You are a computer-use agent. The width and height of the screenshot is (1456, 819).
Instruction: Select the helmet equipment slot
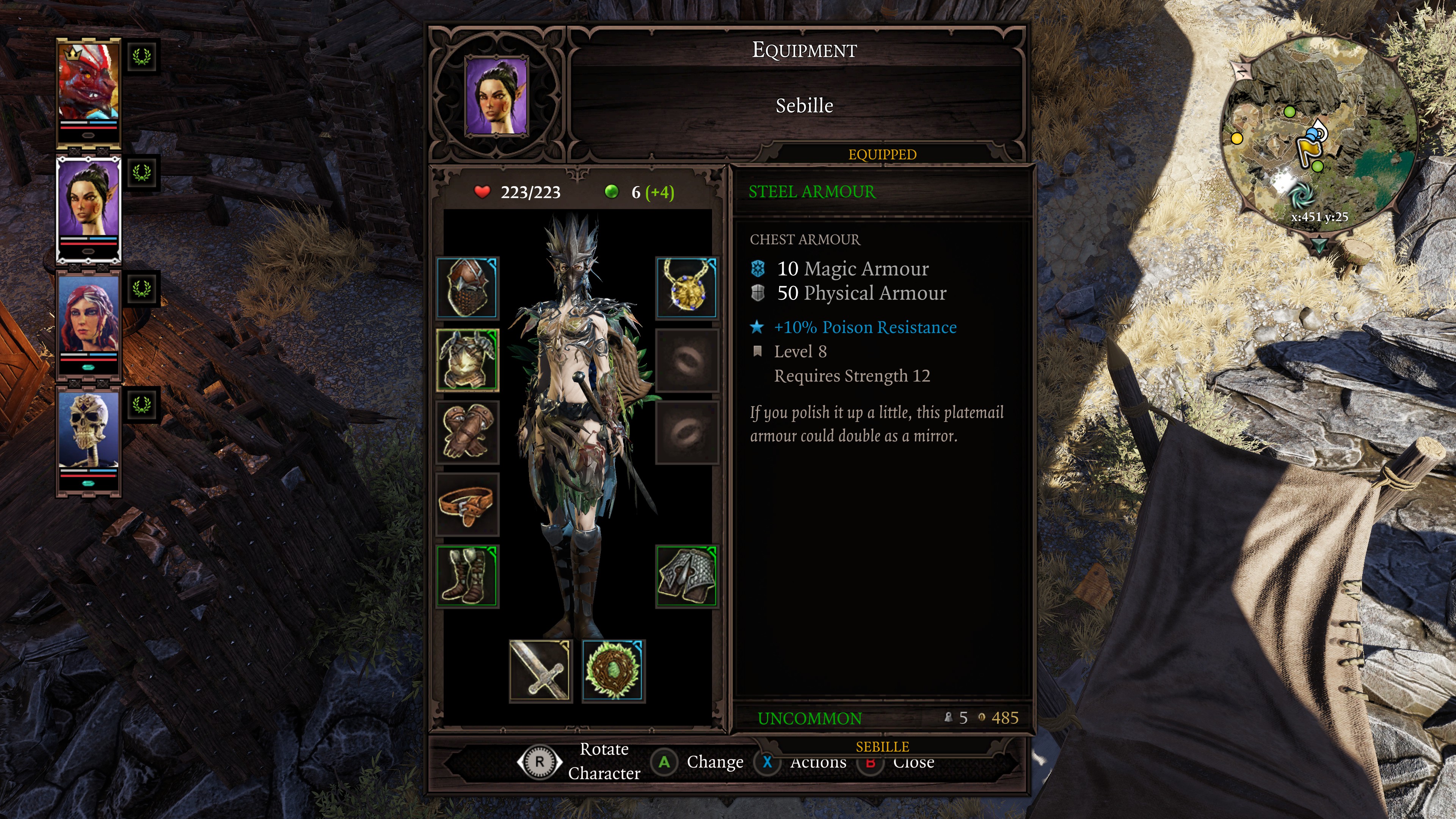[468, 288]
